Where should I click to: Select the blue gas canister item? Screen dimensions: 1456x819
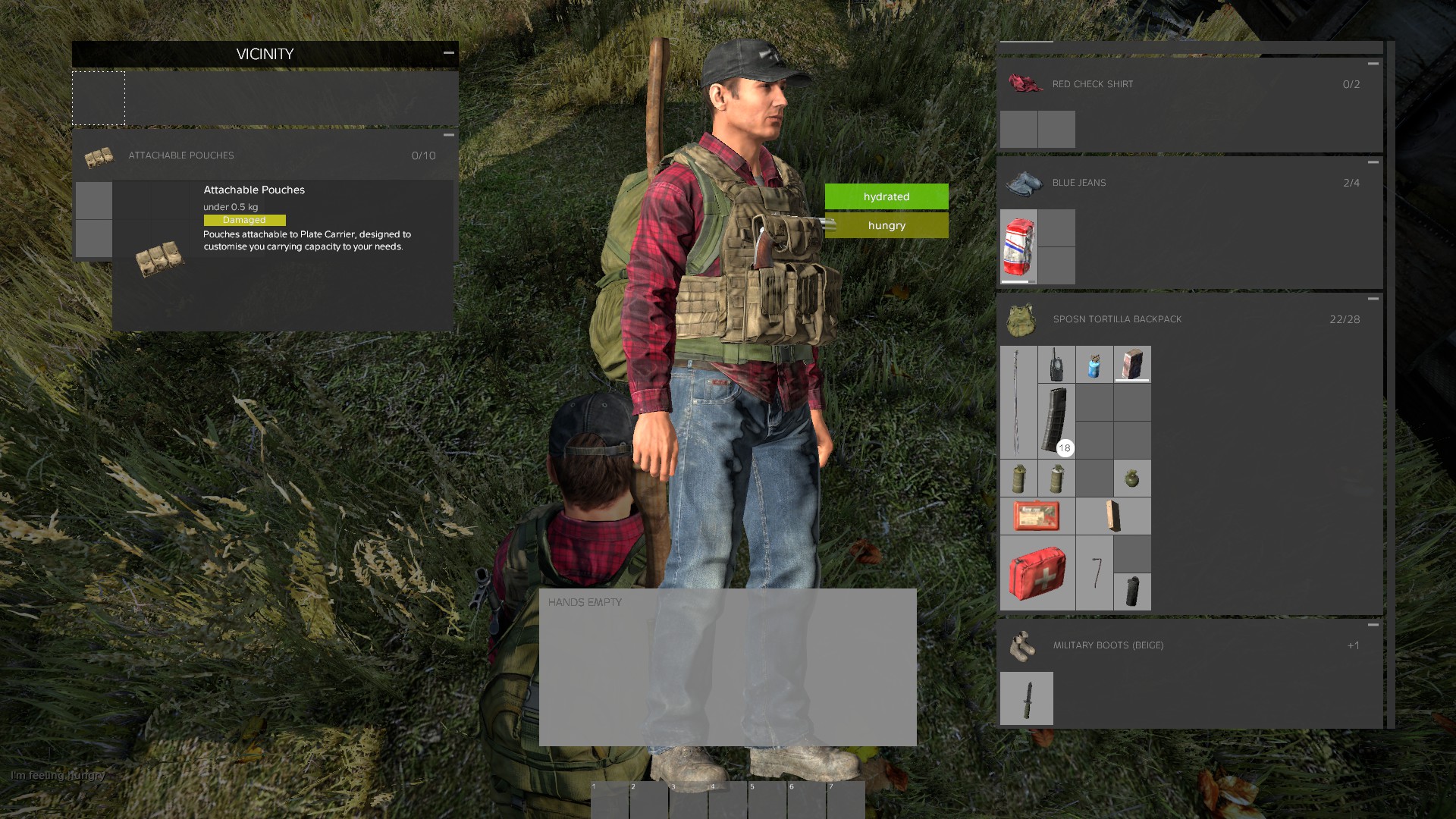pyautogui.click(x=1094, y=364)
